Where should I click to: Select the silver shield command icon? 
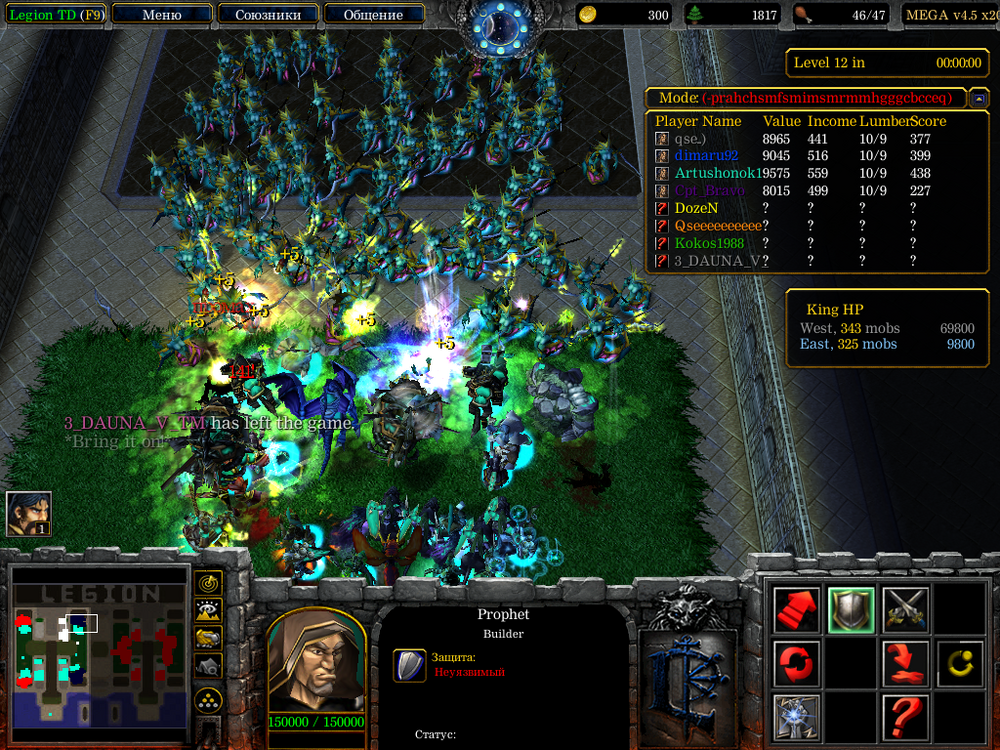pos(851,608)
